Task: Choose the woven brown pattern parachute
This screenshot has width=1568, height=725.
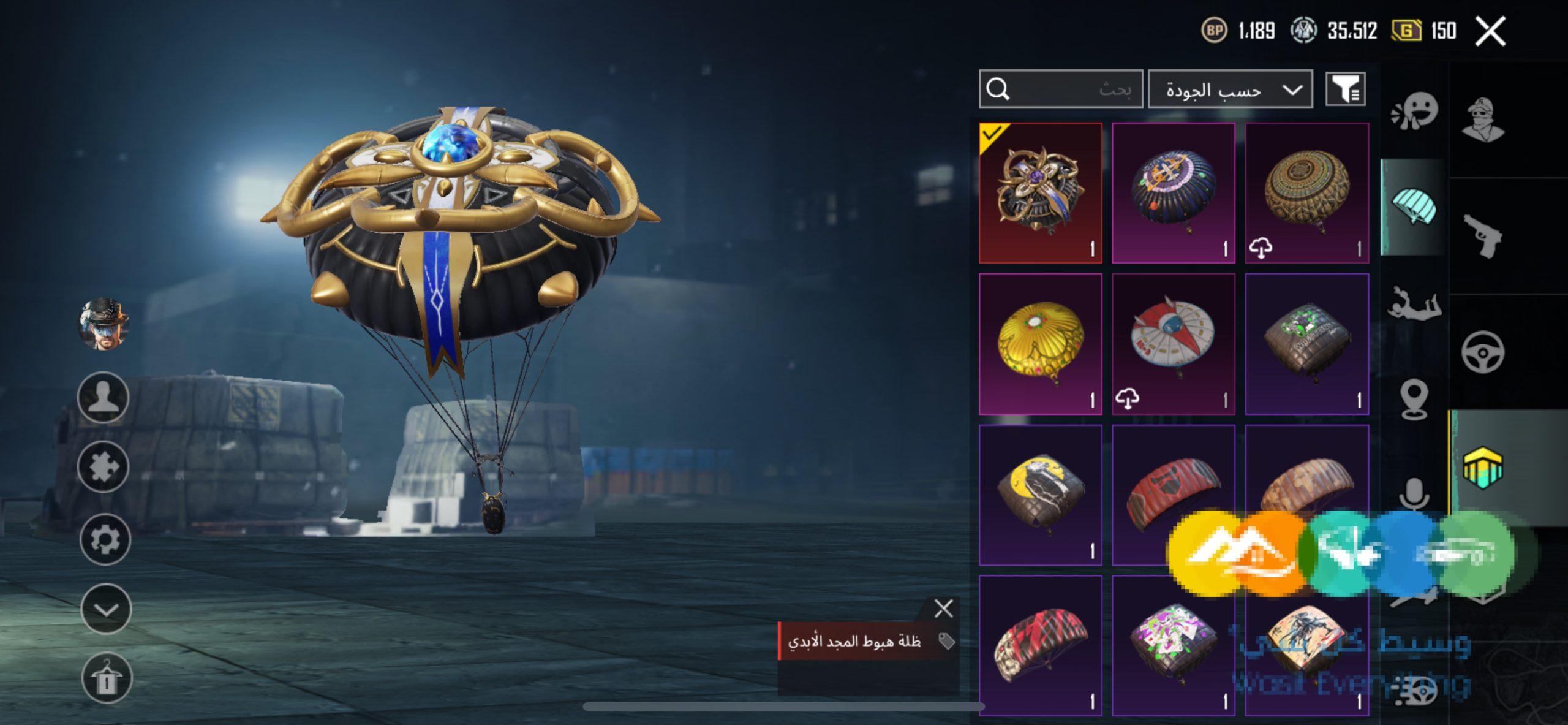Action: coord(1306,193)
